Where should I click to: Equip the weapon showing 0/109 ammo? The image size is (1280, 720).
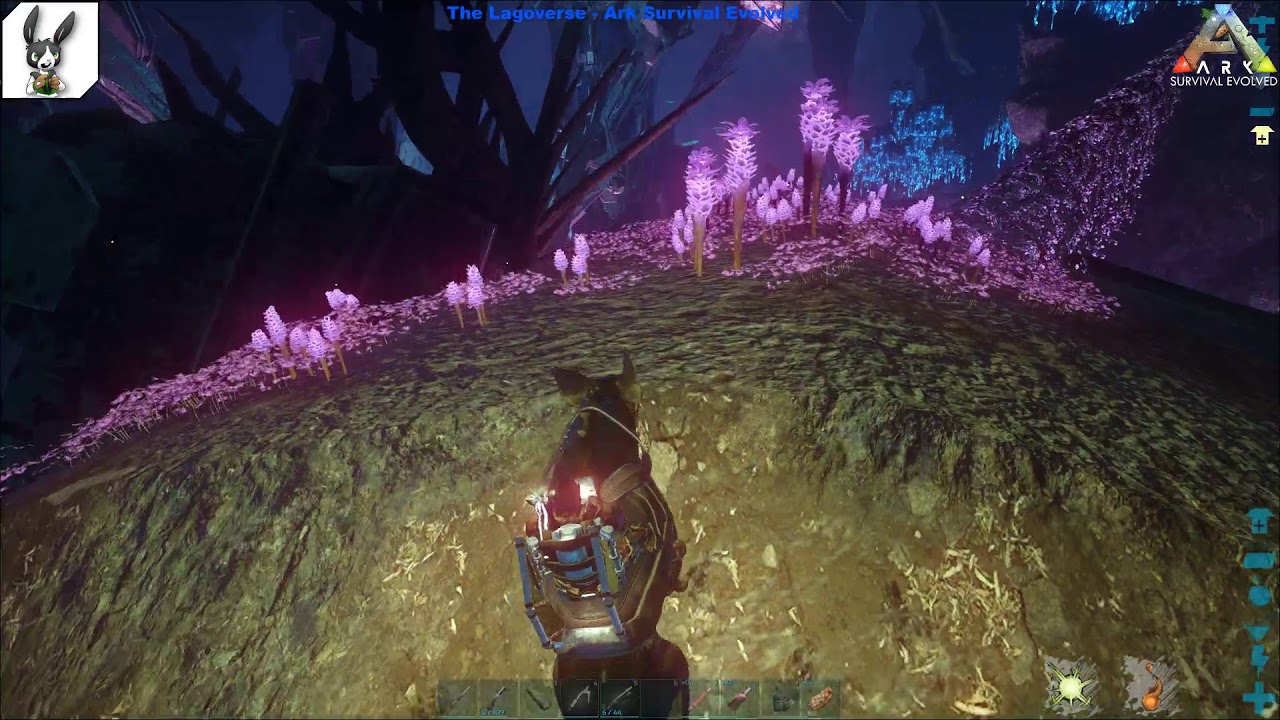(495, 697)
